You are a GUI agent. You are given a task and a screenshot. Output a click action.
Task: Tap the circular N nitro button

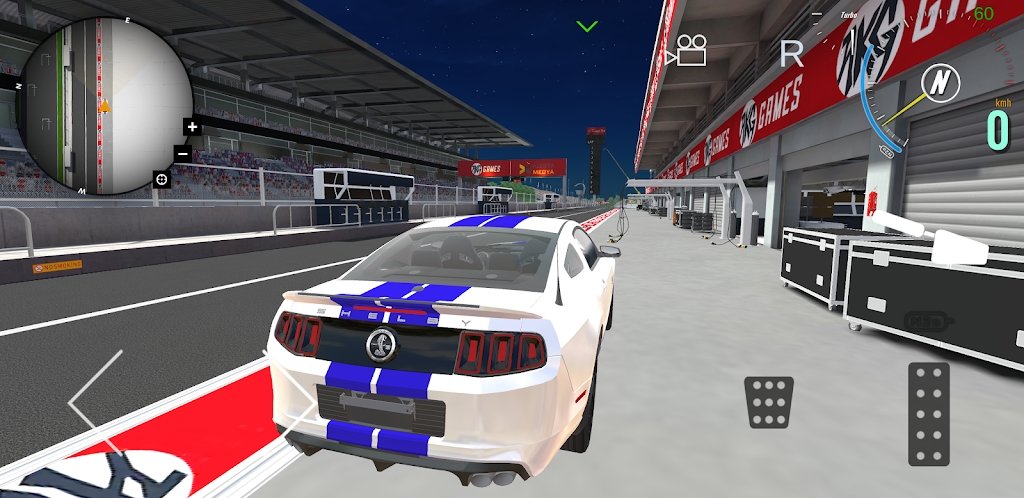[x=938, y=83]
